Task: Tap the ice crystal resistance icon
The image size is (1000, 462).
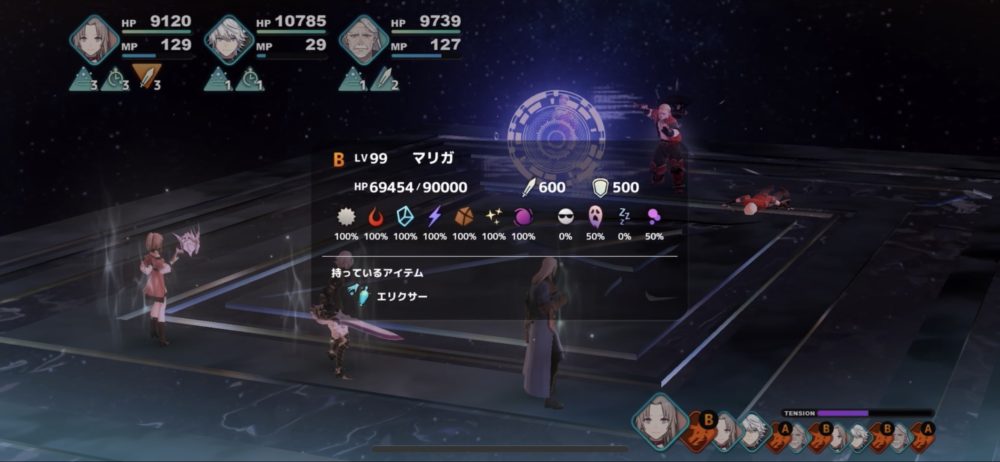Action: click(405, 216)
